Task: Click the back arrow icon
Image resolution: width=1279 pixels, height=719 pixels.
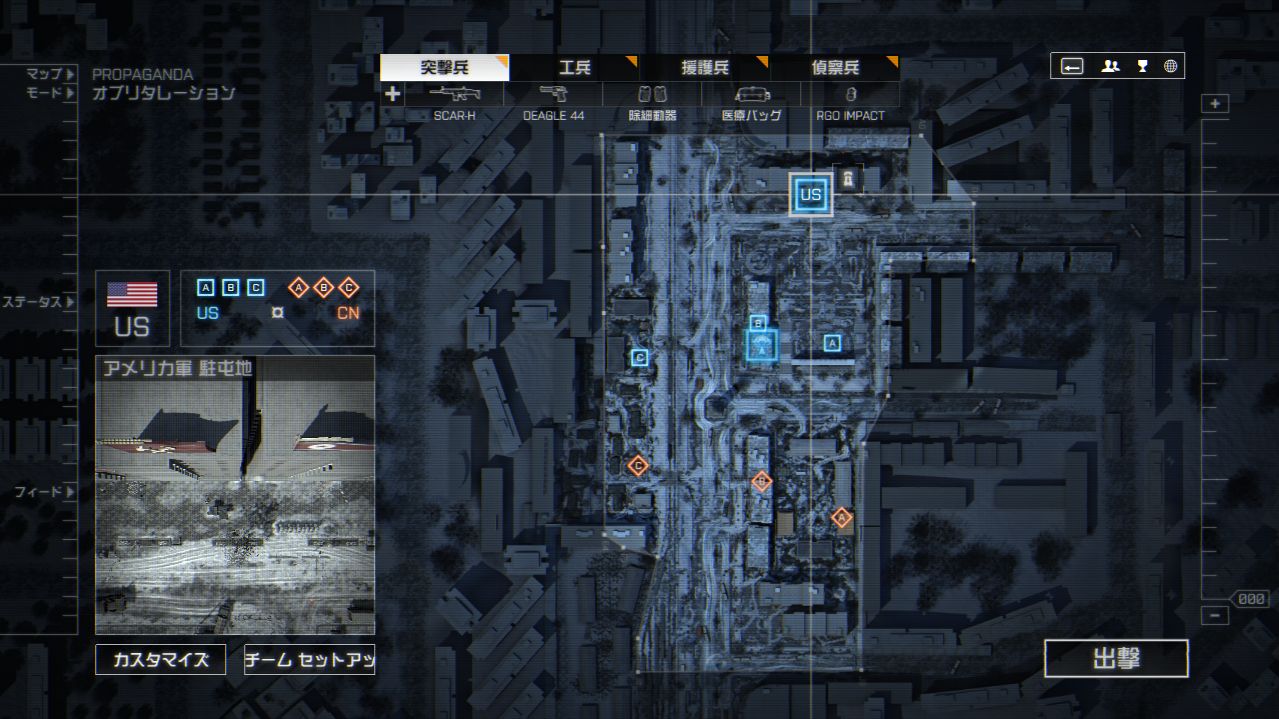Action: [x=1072, y=66]
